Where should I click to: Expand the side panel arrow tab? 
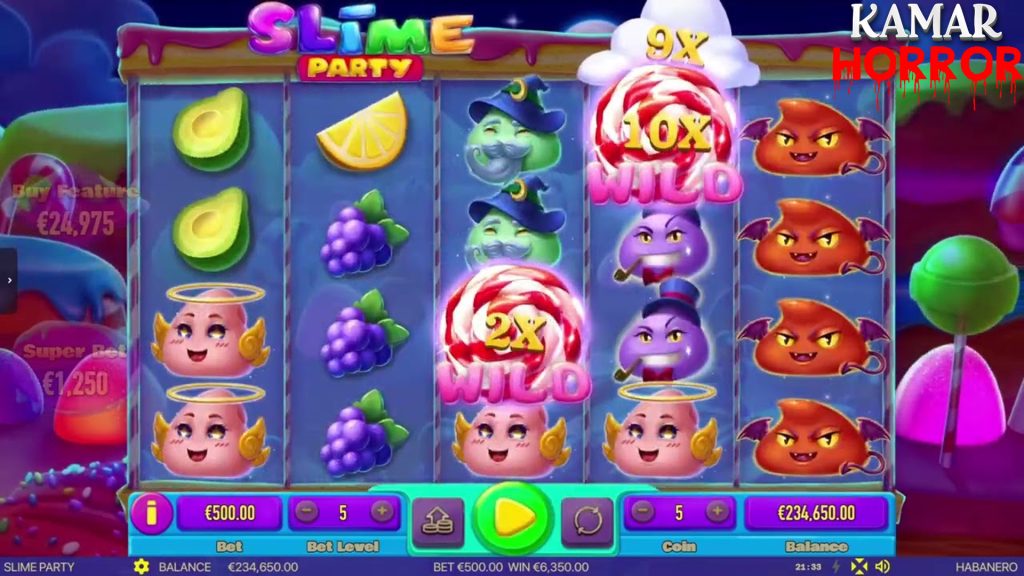[9, 281]
